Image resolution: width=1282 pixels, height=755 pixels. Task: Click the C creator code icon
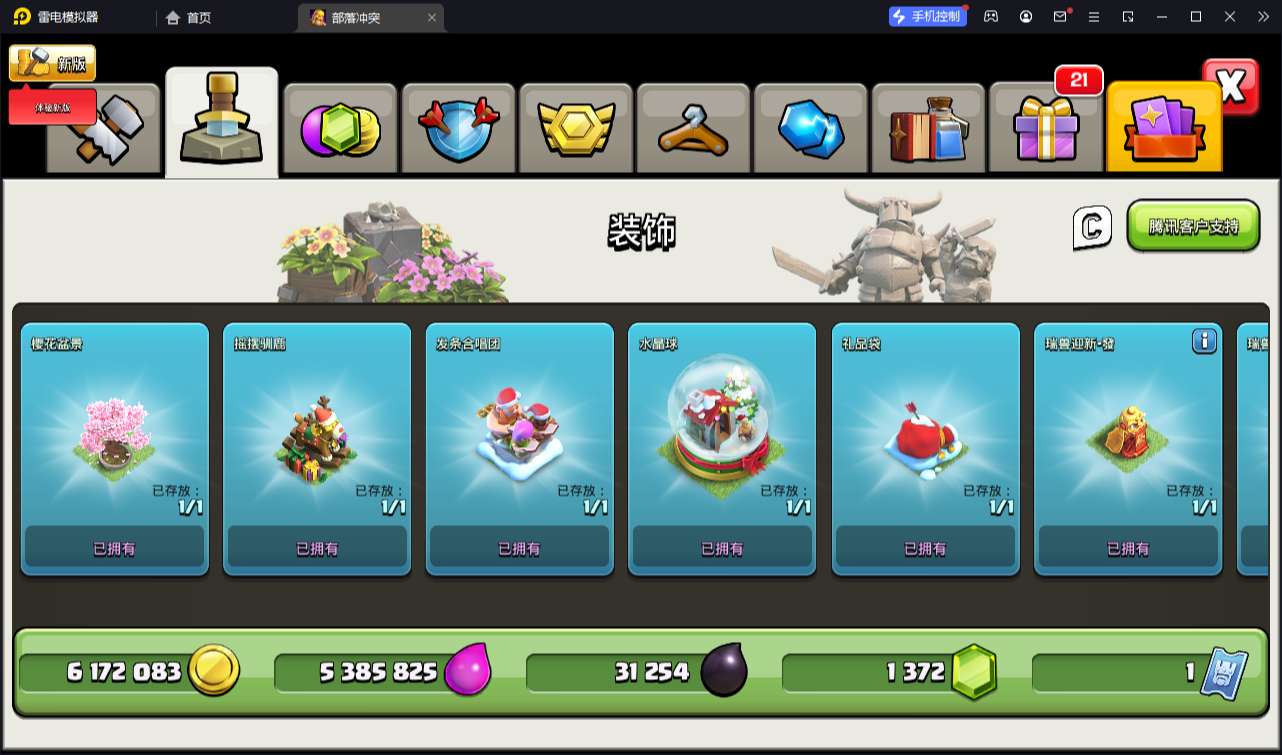pos(1092,227)
